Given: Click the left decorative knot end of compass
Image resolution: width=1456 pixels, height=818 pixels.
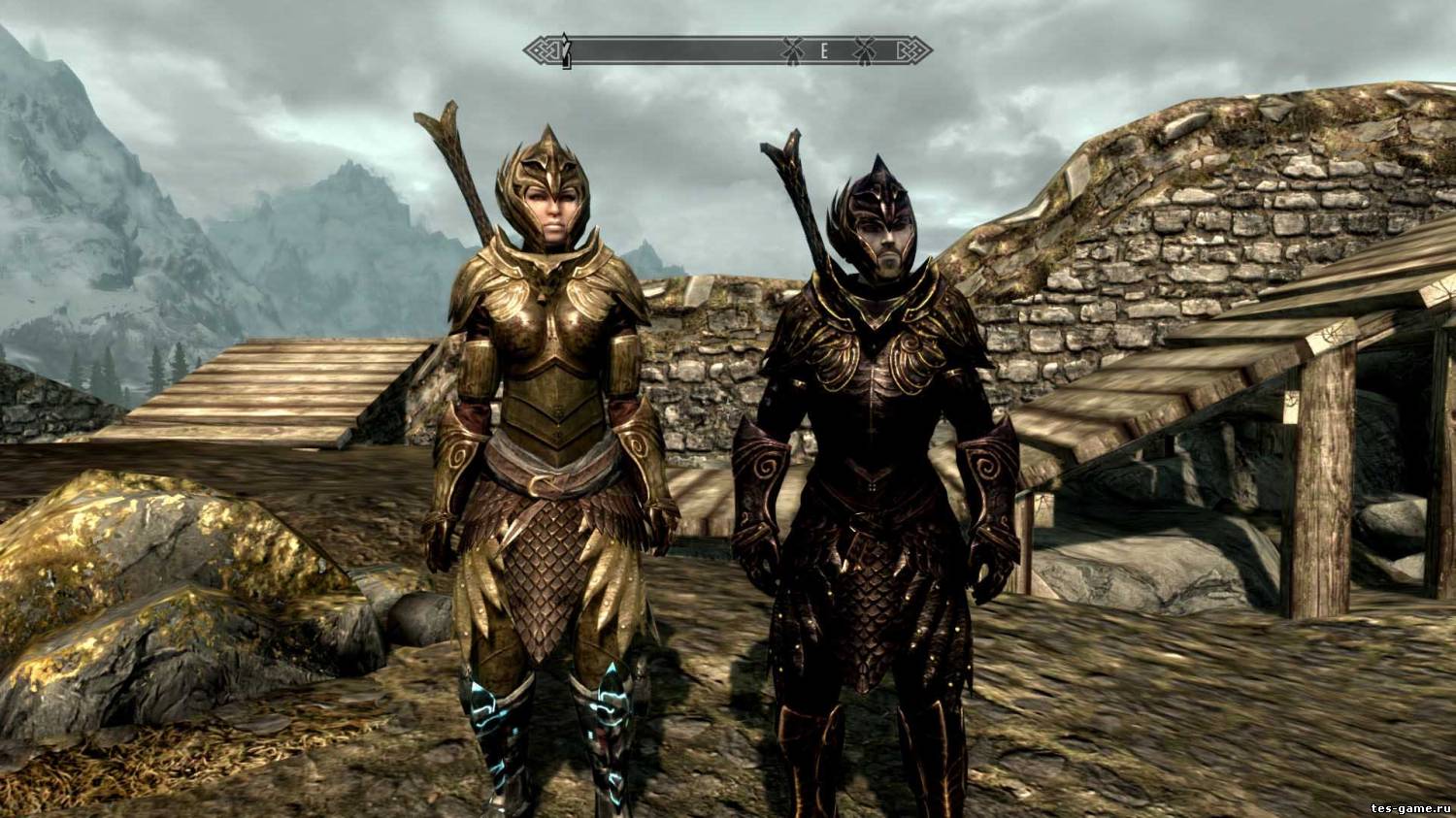Looking at the screenshot, I should pyautogui.click(x=542, y=49).
